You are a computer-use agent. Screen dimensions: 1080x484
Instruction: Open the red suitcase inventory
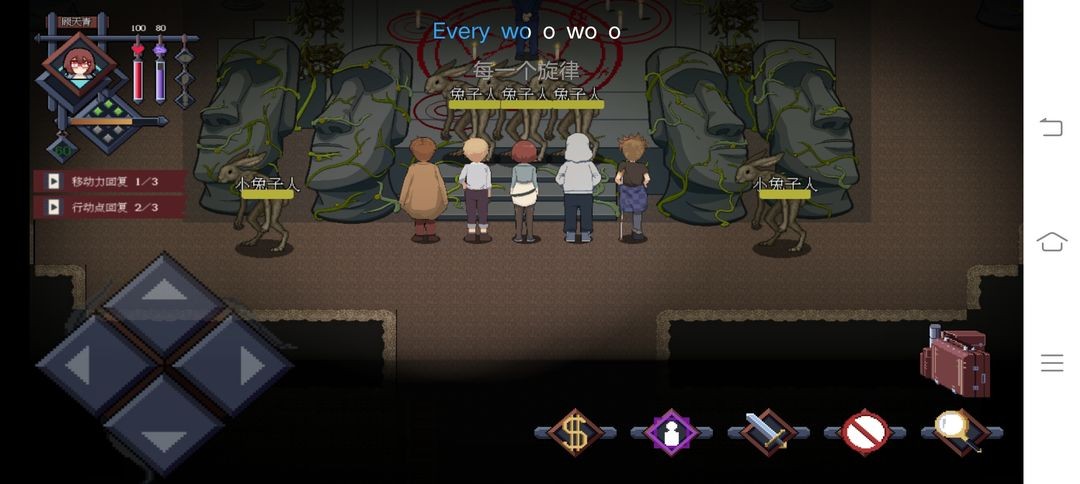click(x=953, y=360)
